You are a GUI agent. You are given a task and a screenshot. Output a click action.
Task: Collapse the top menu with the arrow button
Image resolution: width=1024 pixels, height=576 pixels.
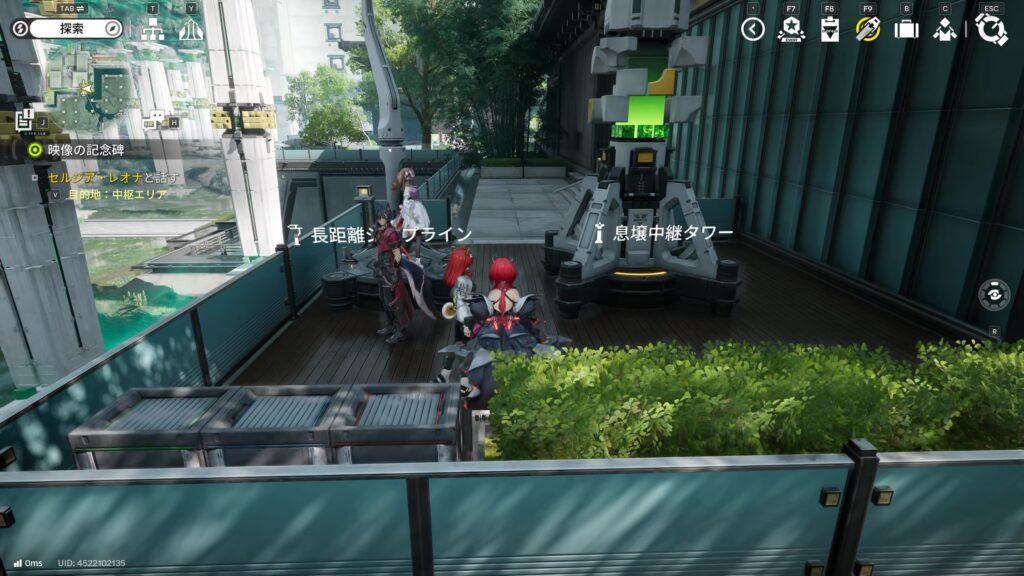coord(753,29)
